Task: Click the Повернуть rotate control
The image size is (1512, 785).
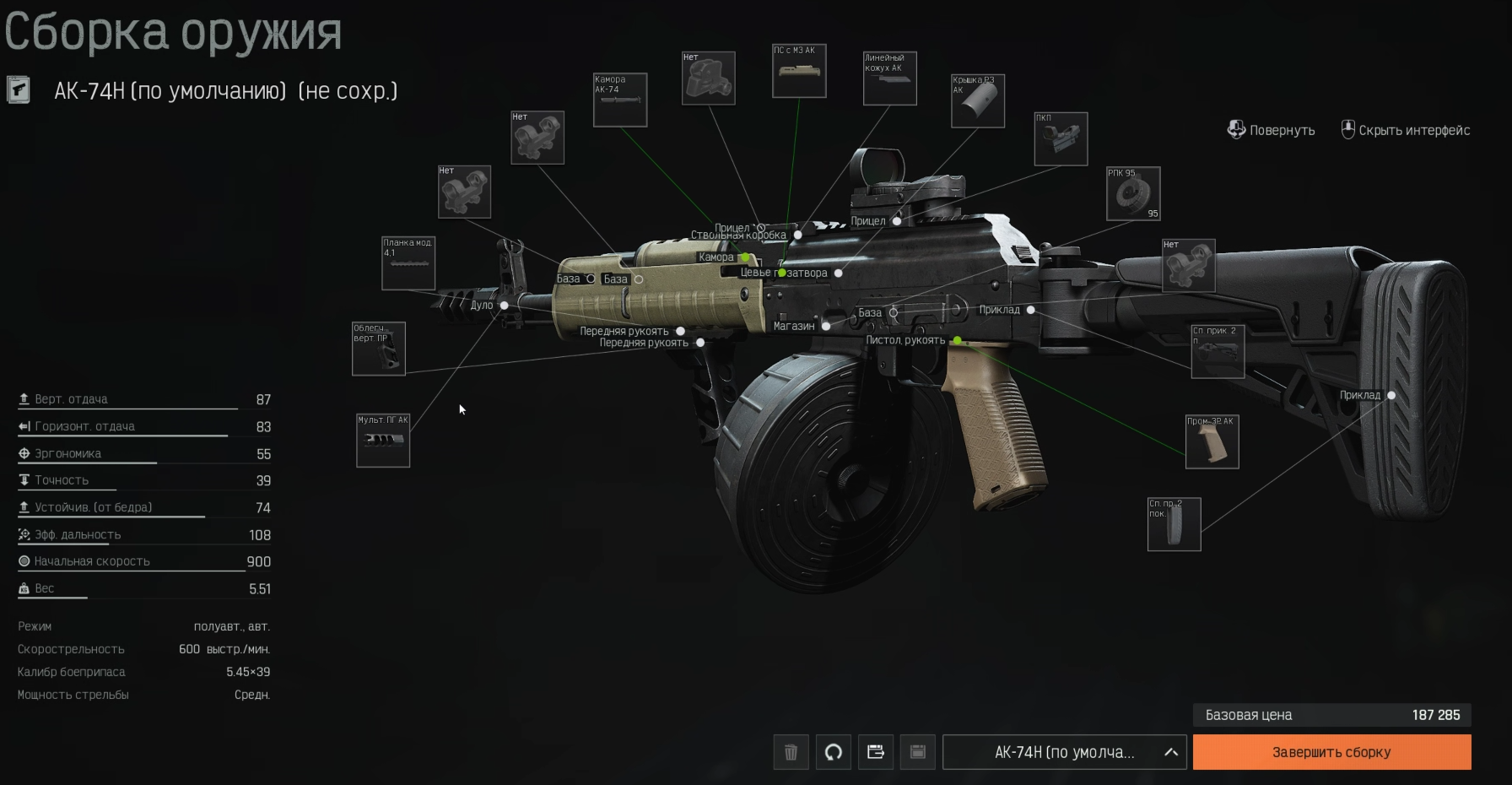Action: [1271, 130]
